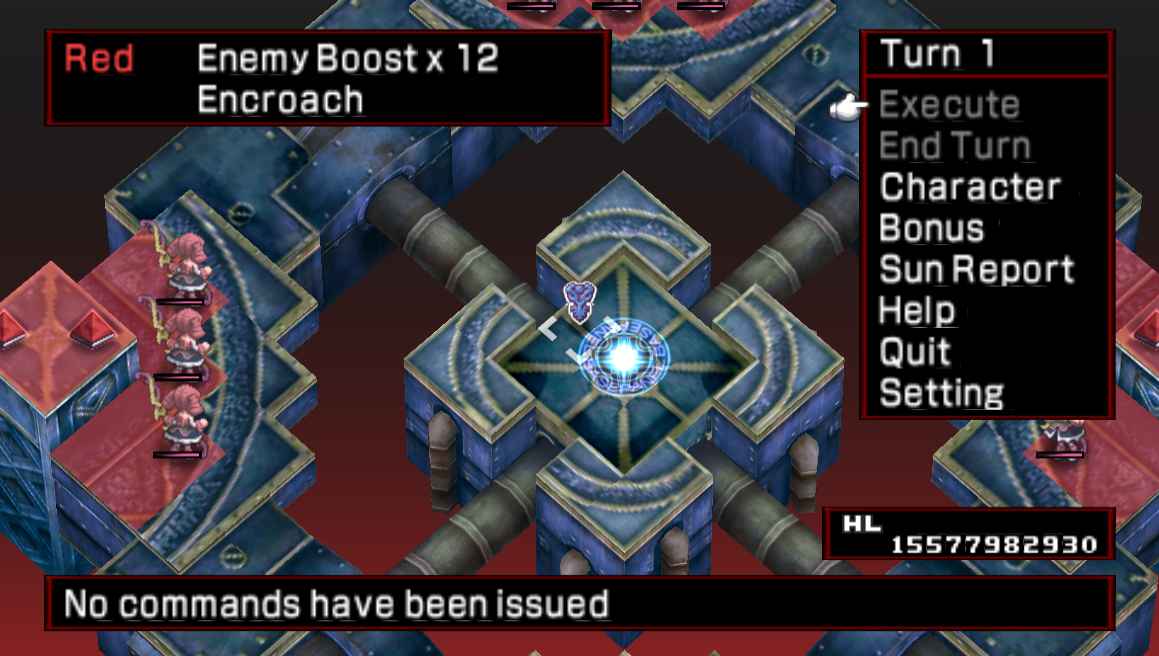Select Quit from the menu
This screenshot has width=1159, height=656.
(x=915, y=352)
